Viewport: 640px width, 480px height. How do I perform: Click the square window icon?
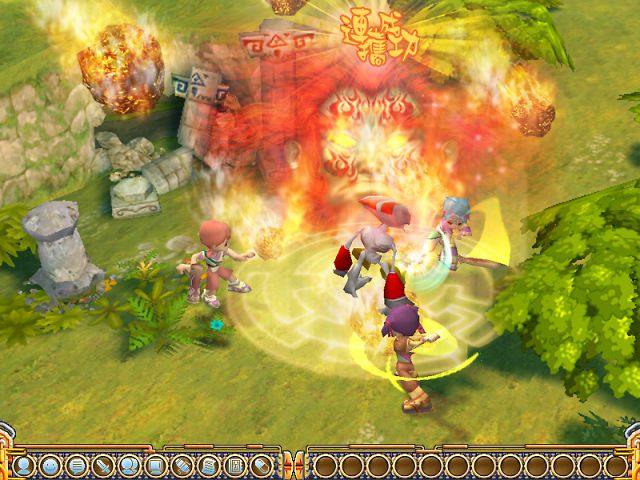154,465
